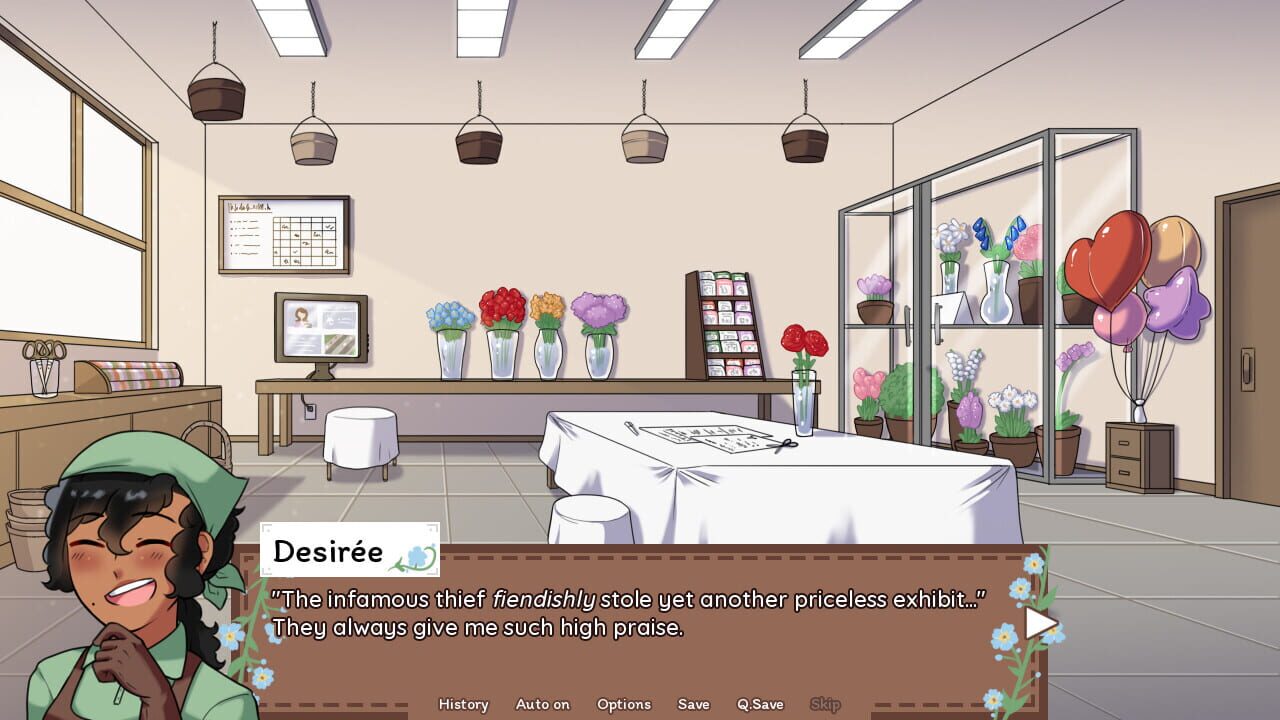Save the game with the Save button

(694, 704)
